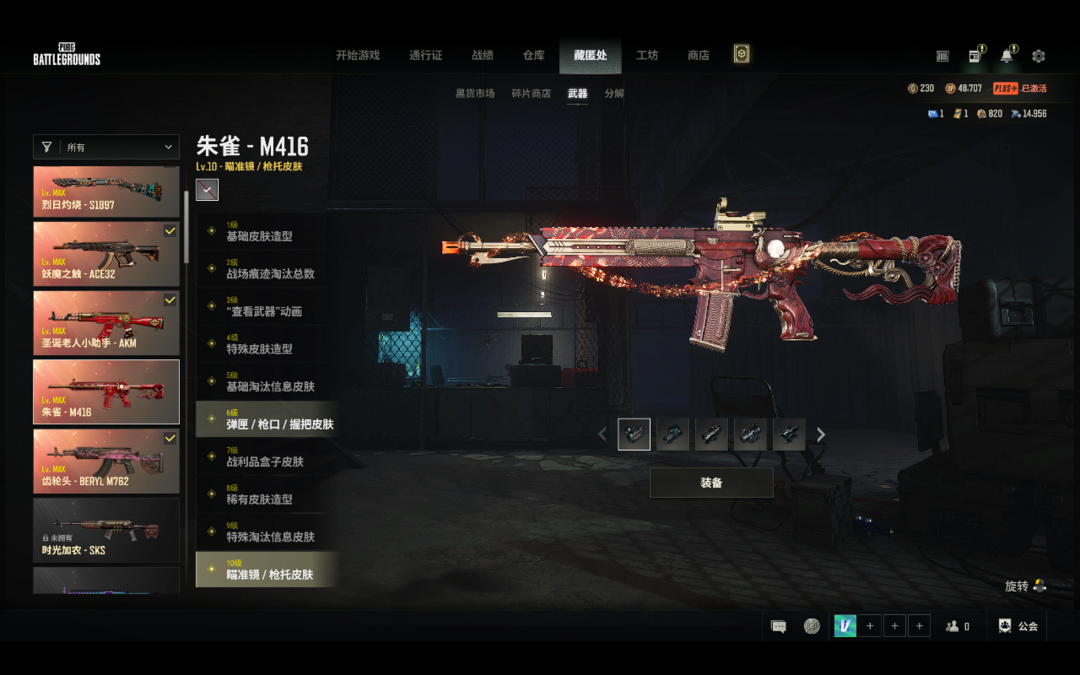Open the 开始游戏 menu tab
This screenshot has height=675, width=1080.
pos(357,55)
